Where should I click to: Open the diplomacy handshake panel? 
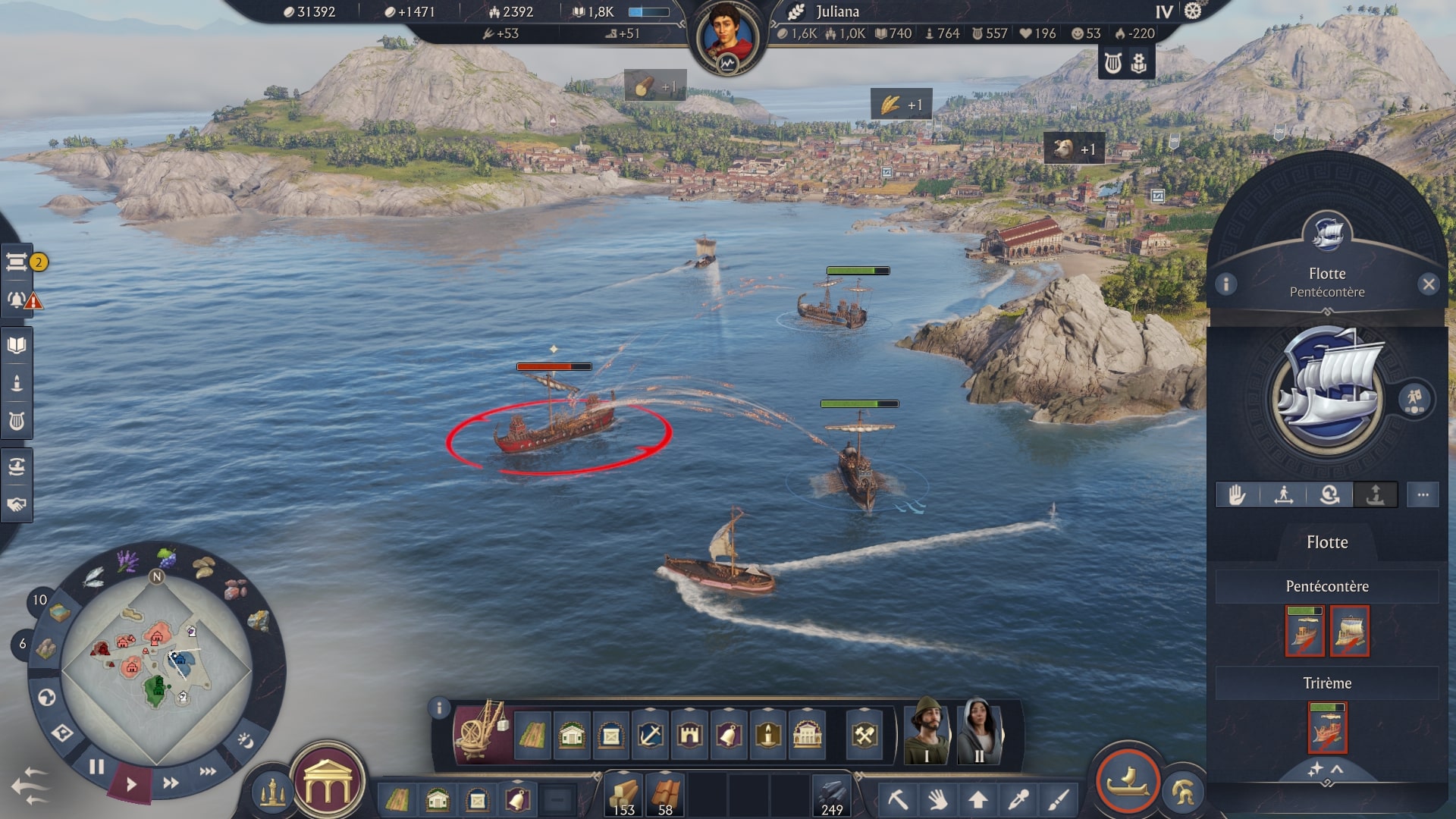click(x=17, y=506)
